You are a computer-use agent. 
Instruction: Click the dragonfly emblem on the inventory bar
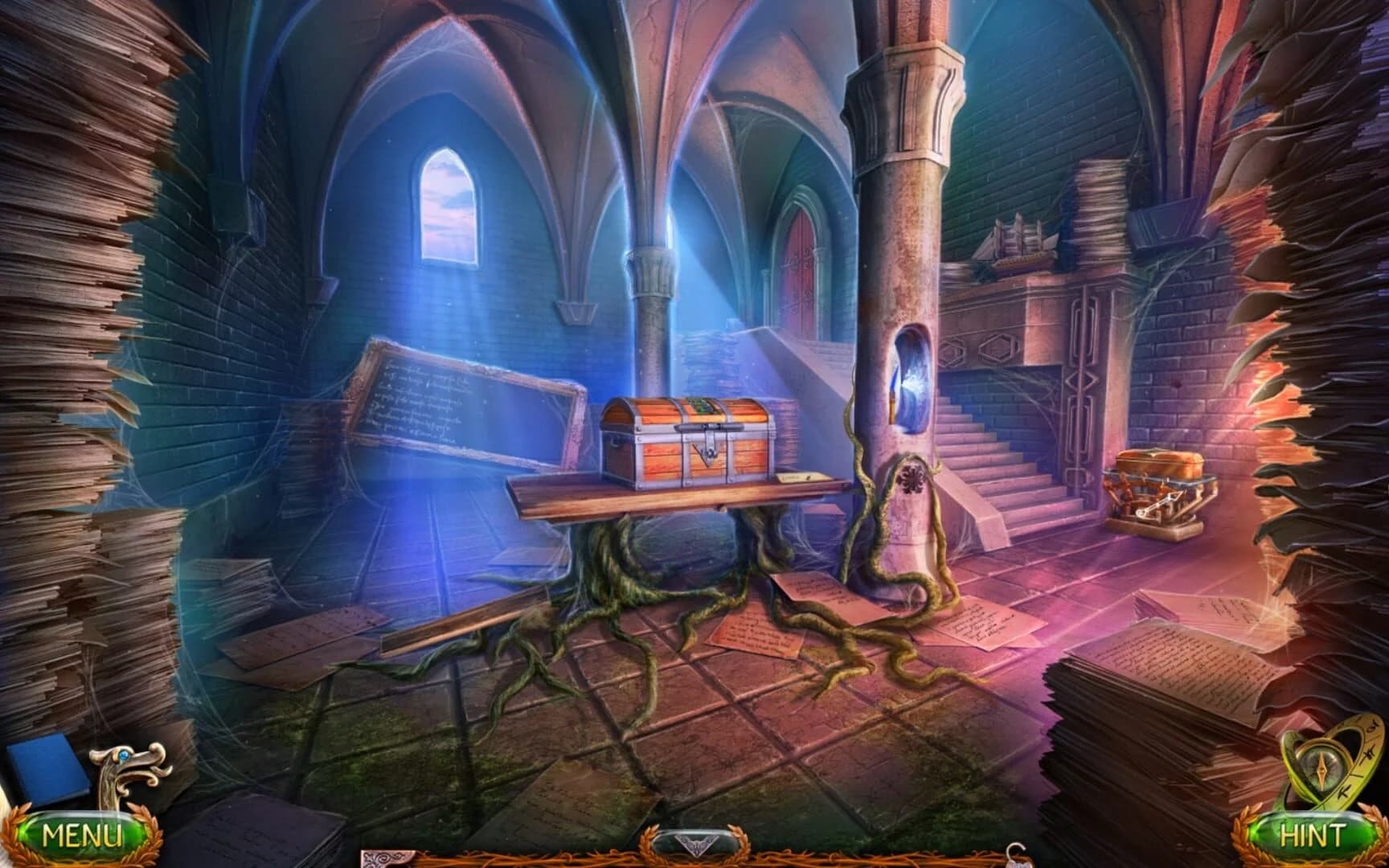click(695, 844)
